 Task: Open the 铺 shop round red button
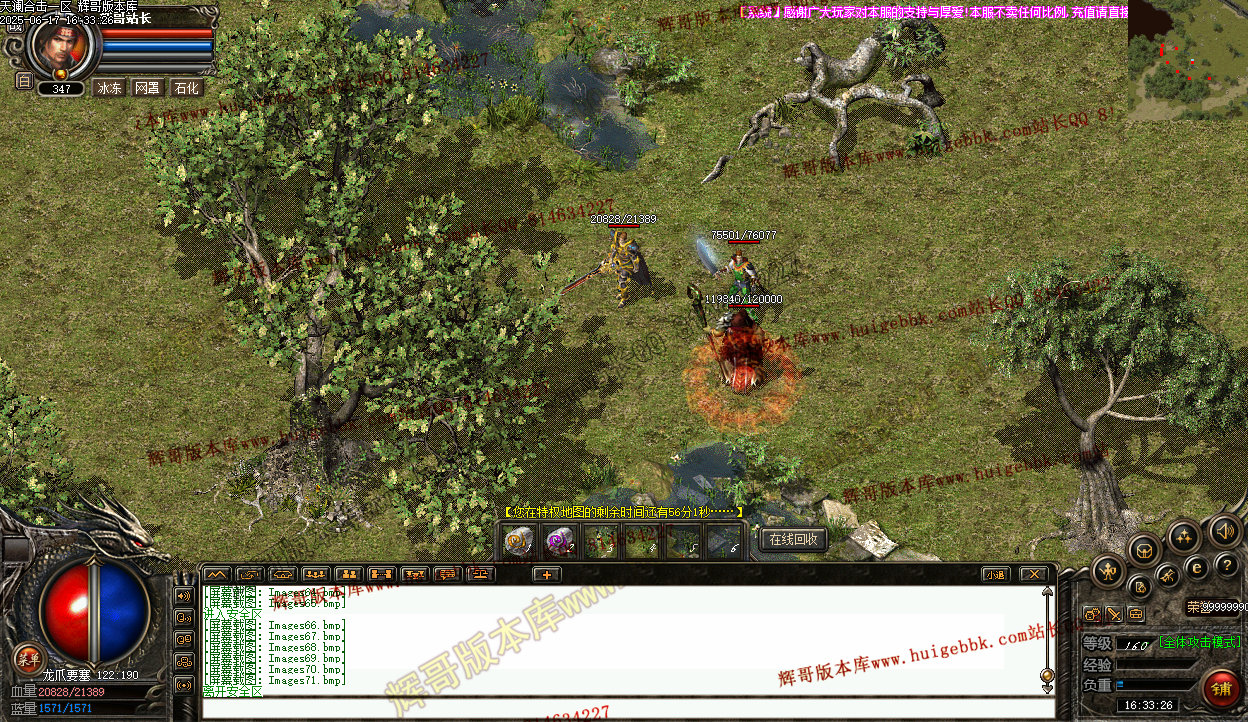tap(1221, 689)
